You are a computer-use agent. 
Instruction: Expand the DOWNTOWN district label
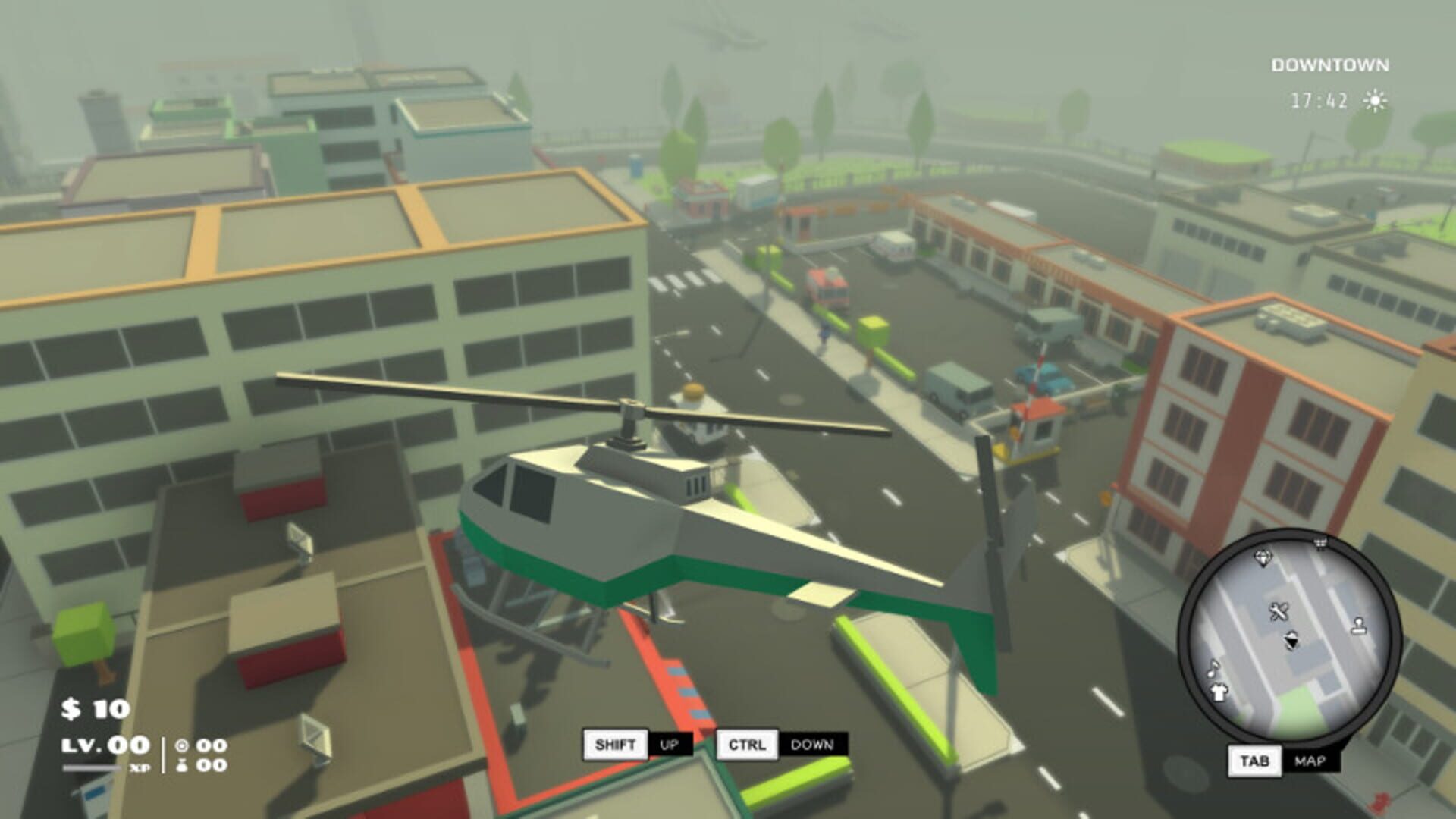pyautogui.click(x=1331, y=64)
